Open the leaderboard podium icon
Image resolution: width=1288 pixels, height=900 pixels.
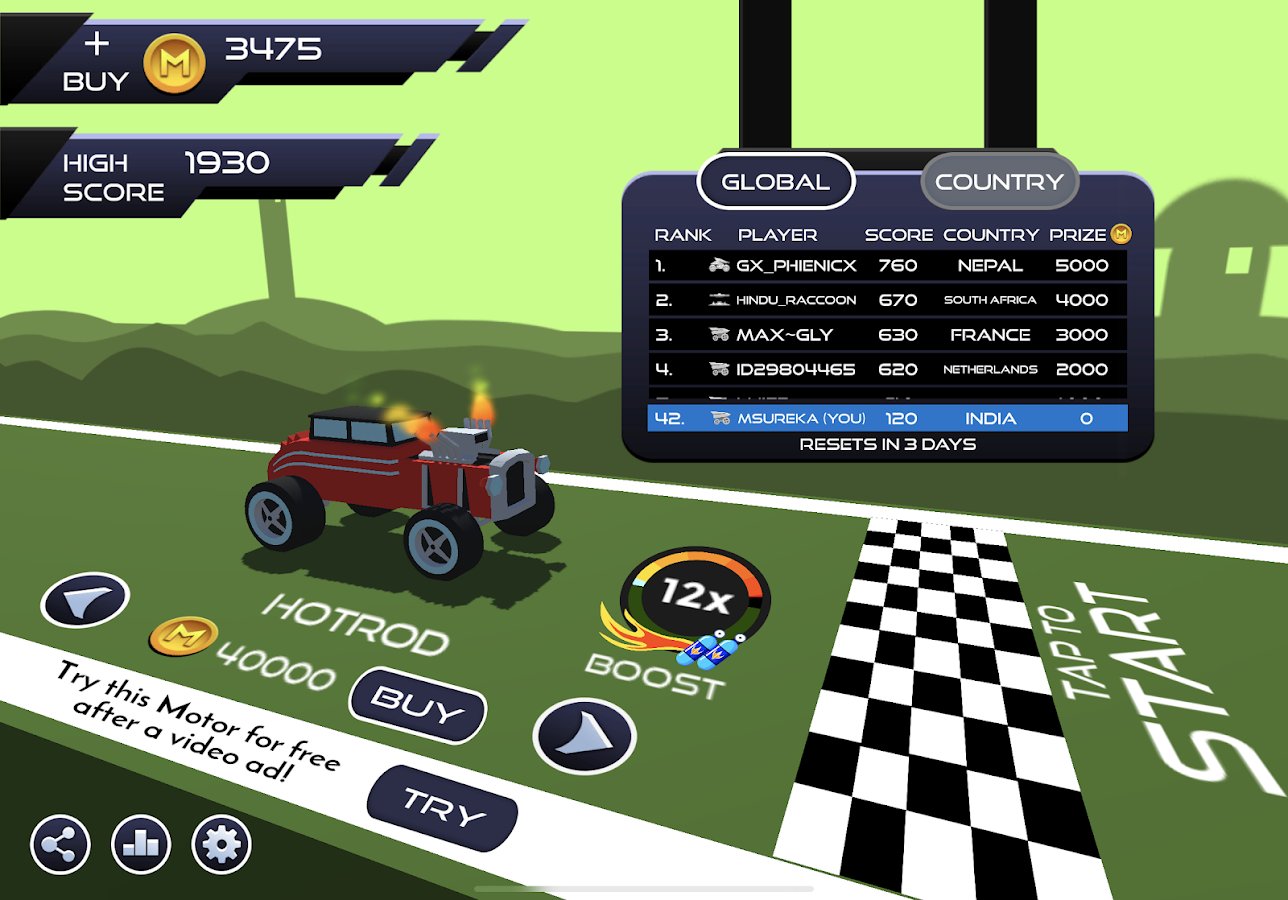tap(141, 845)
